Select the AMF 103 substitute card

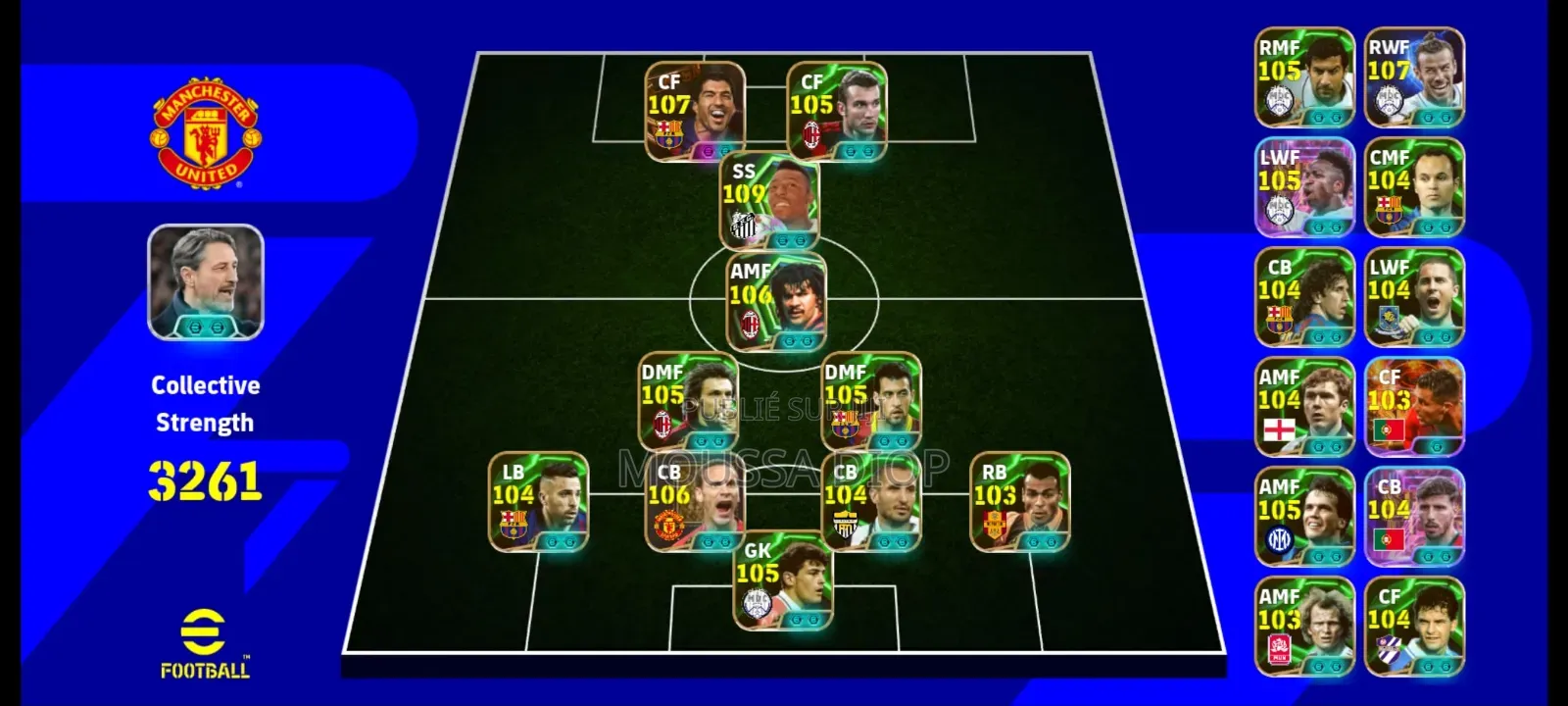(x=1304, y=627)
